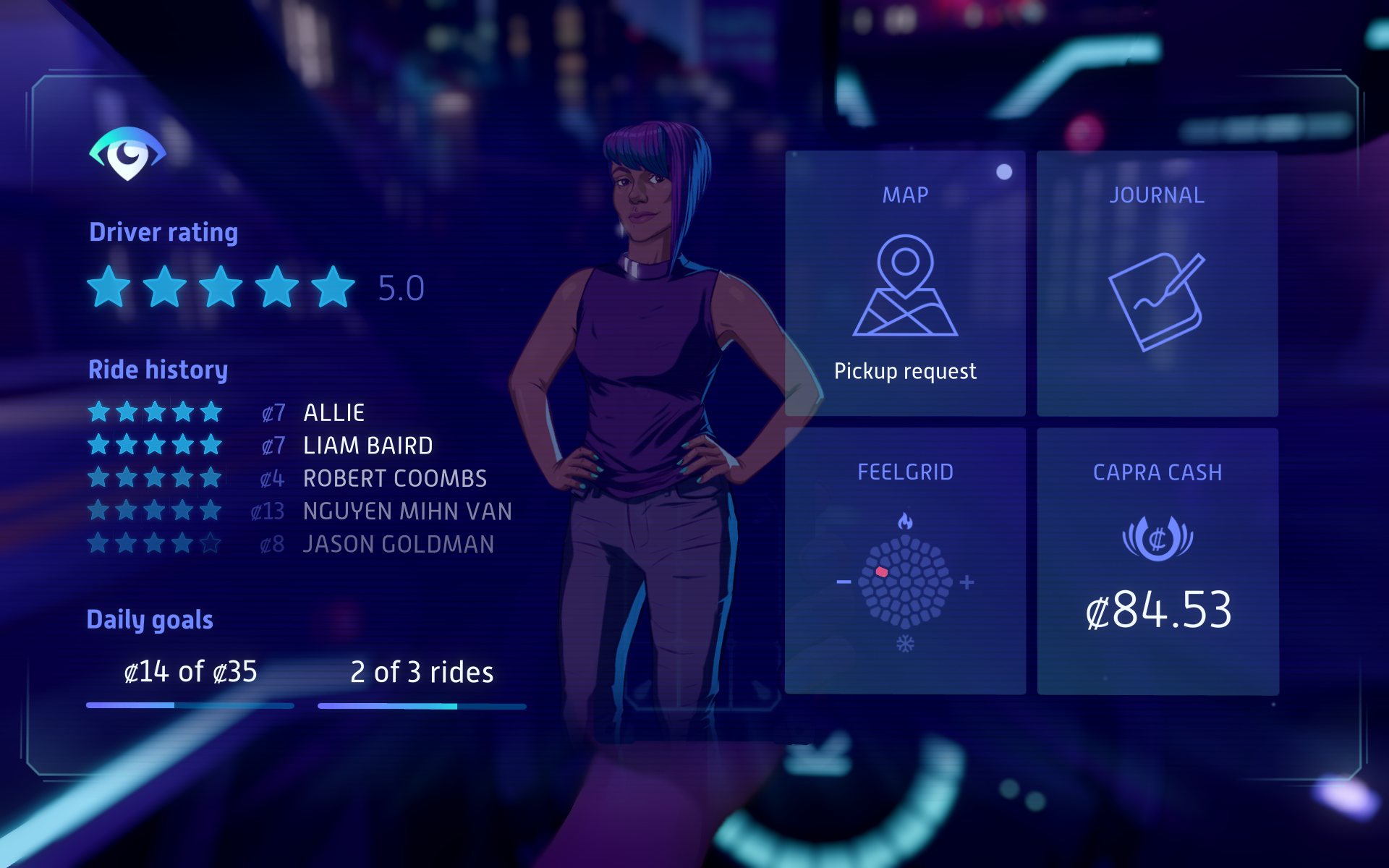Select Allie in ride history
1389x868 pixels.
point(334,412)
